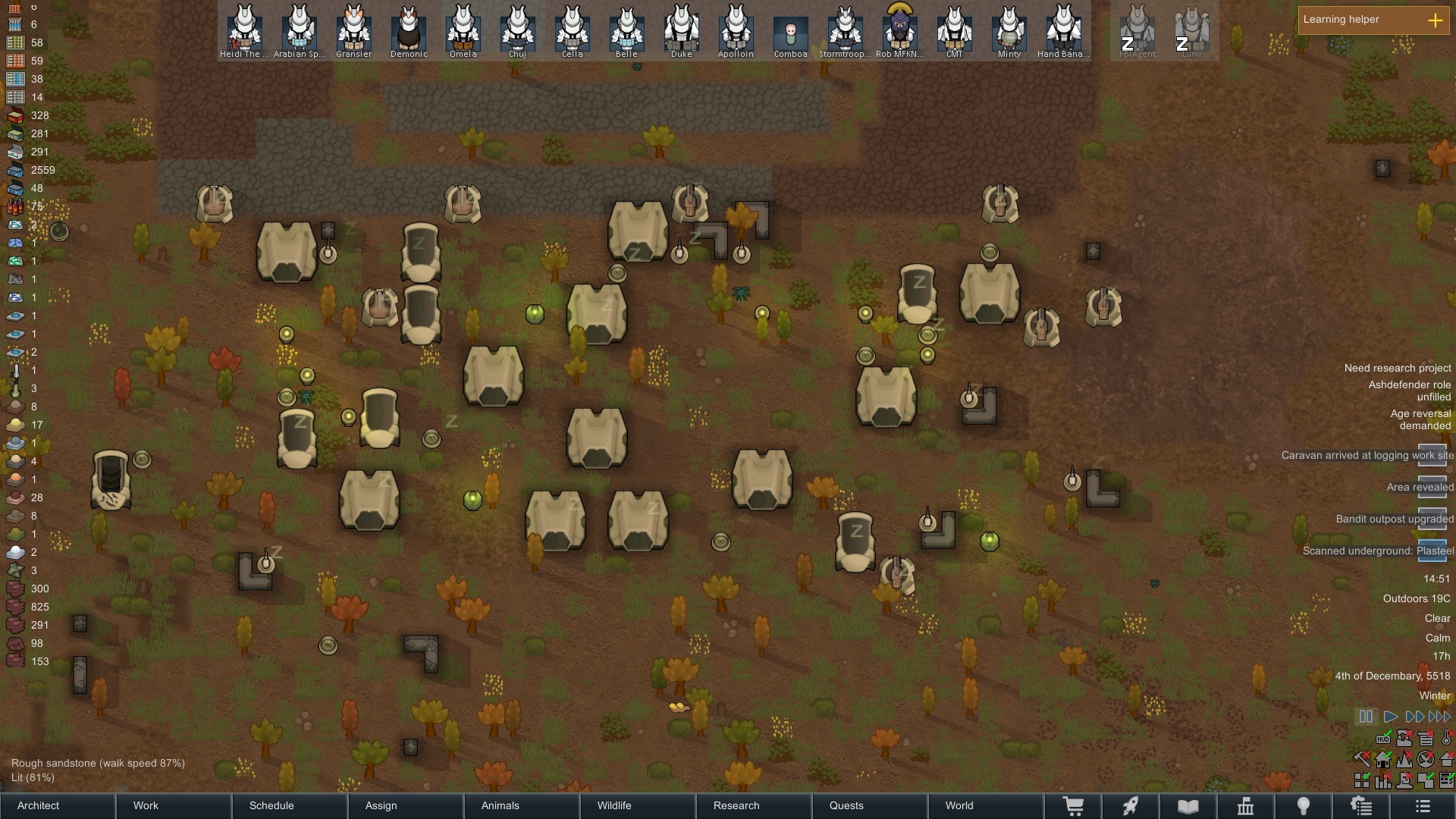The height and width of the screenshot is (819, 1456).
Task: Open the lightbulb ideas icon
Action: 1305,806
